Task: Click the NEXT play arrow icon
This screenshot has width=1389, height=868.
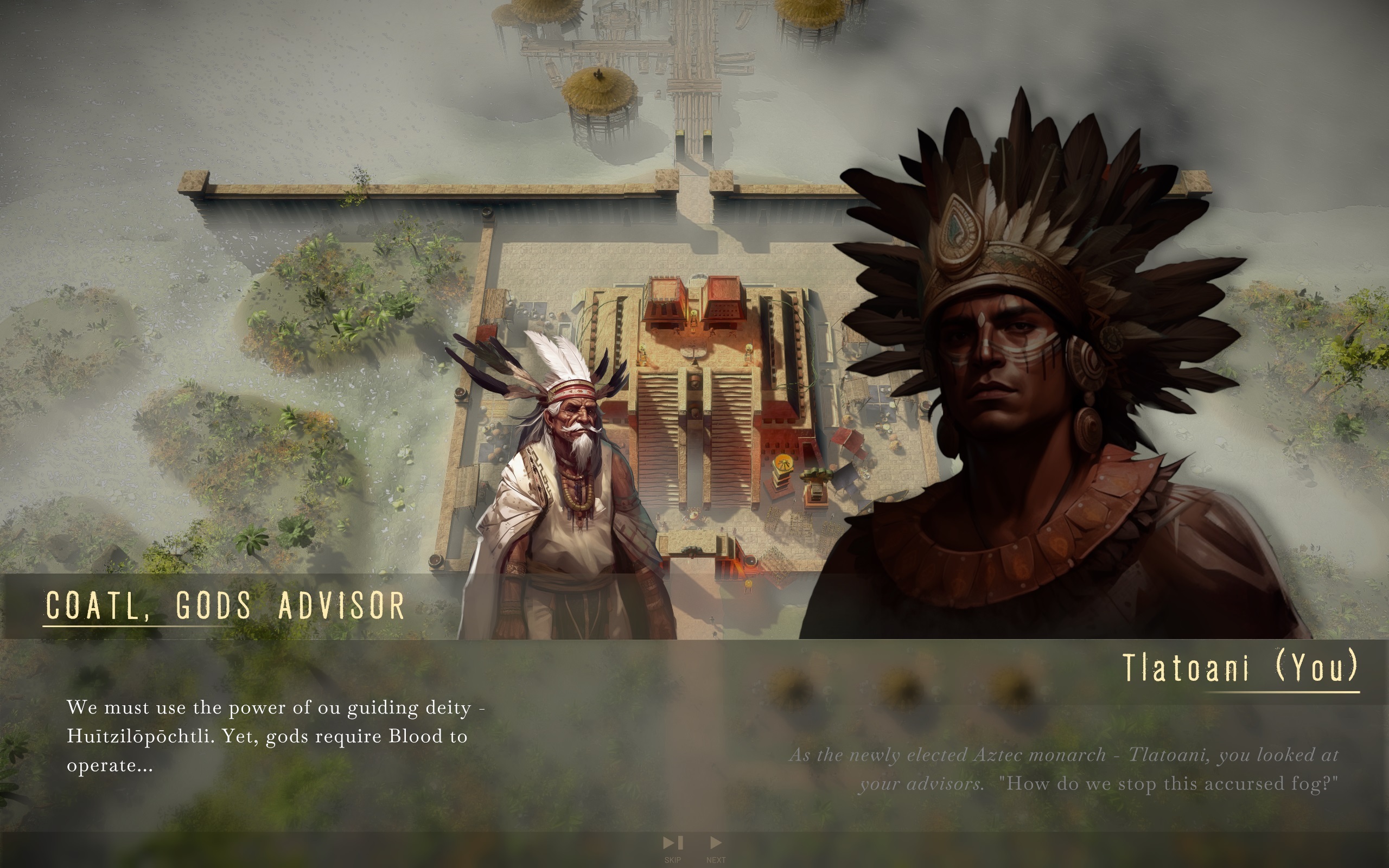Action: 715,842
